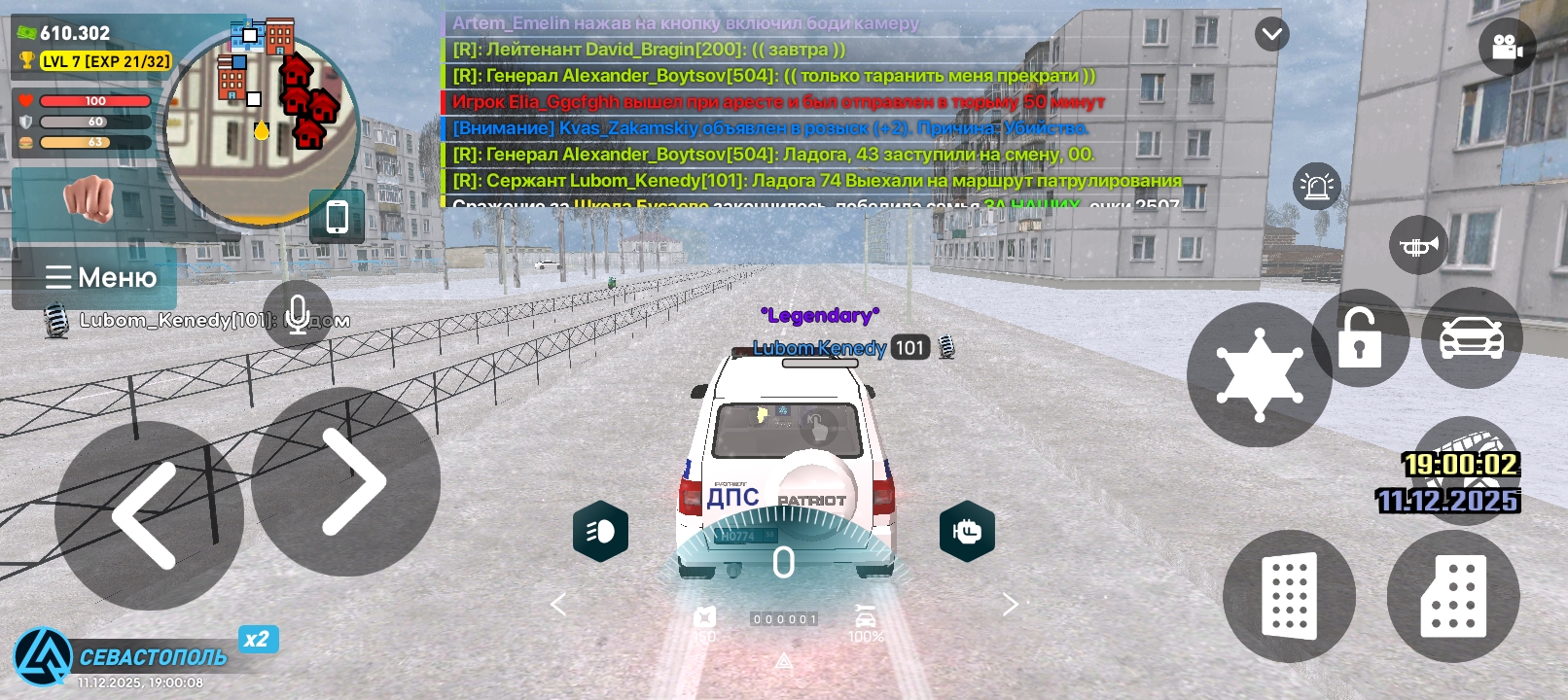Toggle the vehicle padlock button
This screenshot has width=1568, height=700.
pos(1359,338)
